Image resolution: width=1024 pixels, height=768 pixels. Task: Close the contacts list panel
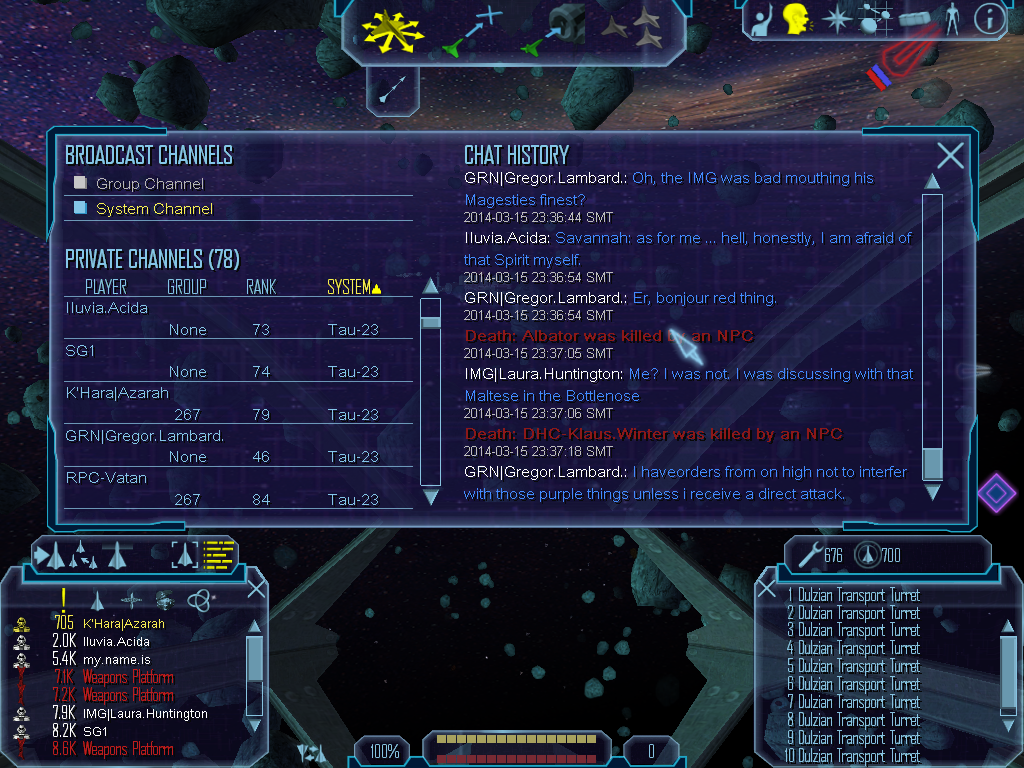pyautogui.click(x=256, y=588)
